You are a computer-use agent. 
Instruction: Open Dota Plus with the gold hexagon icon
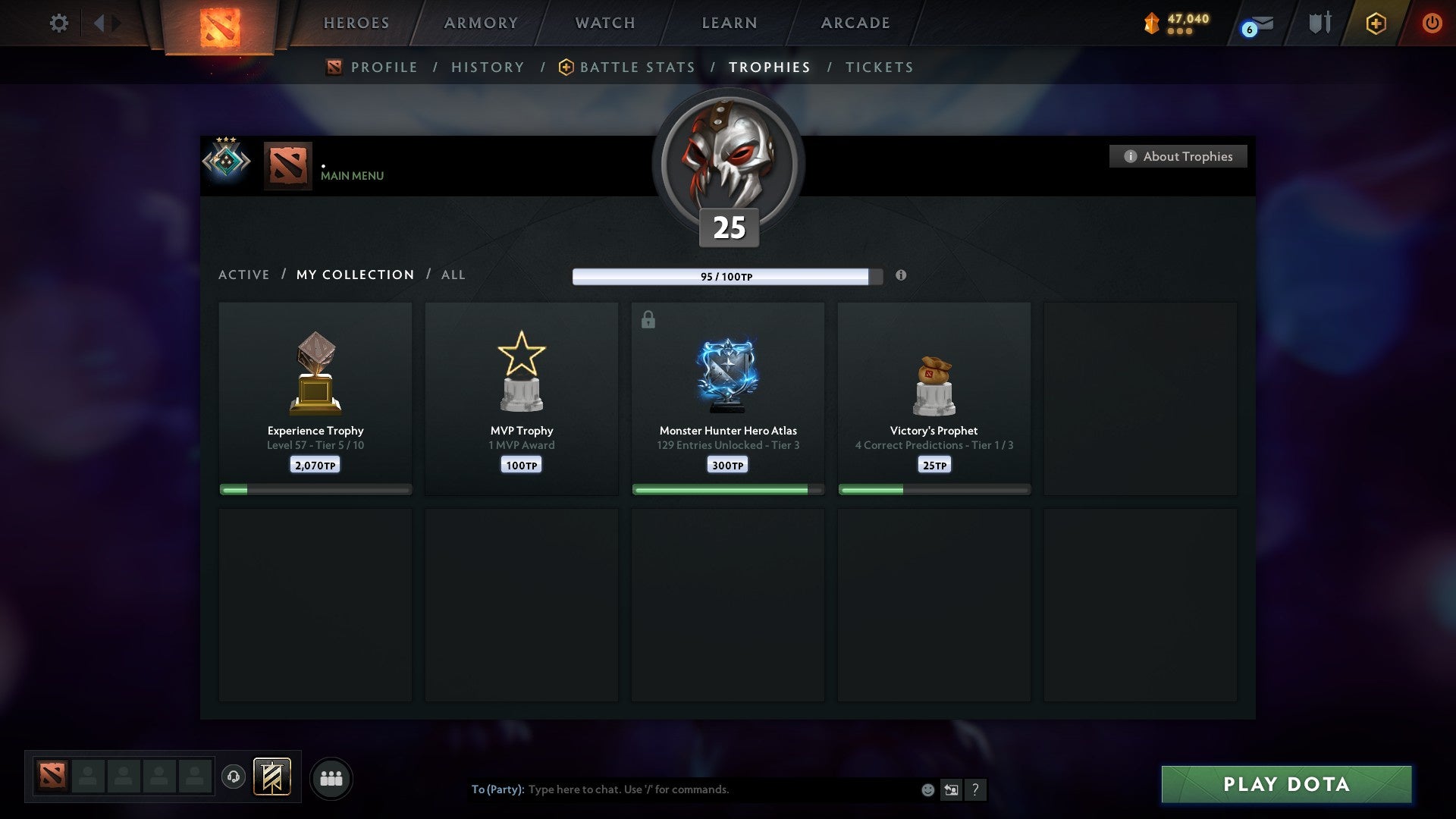(x=1376, y=23)
